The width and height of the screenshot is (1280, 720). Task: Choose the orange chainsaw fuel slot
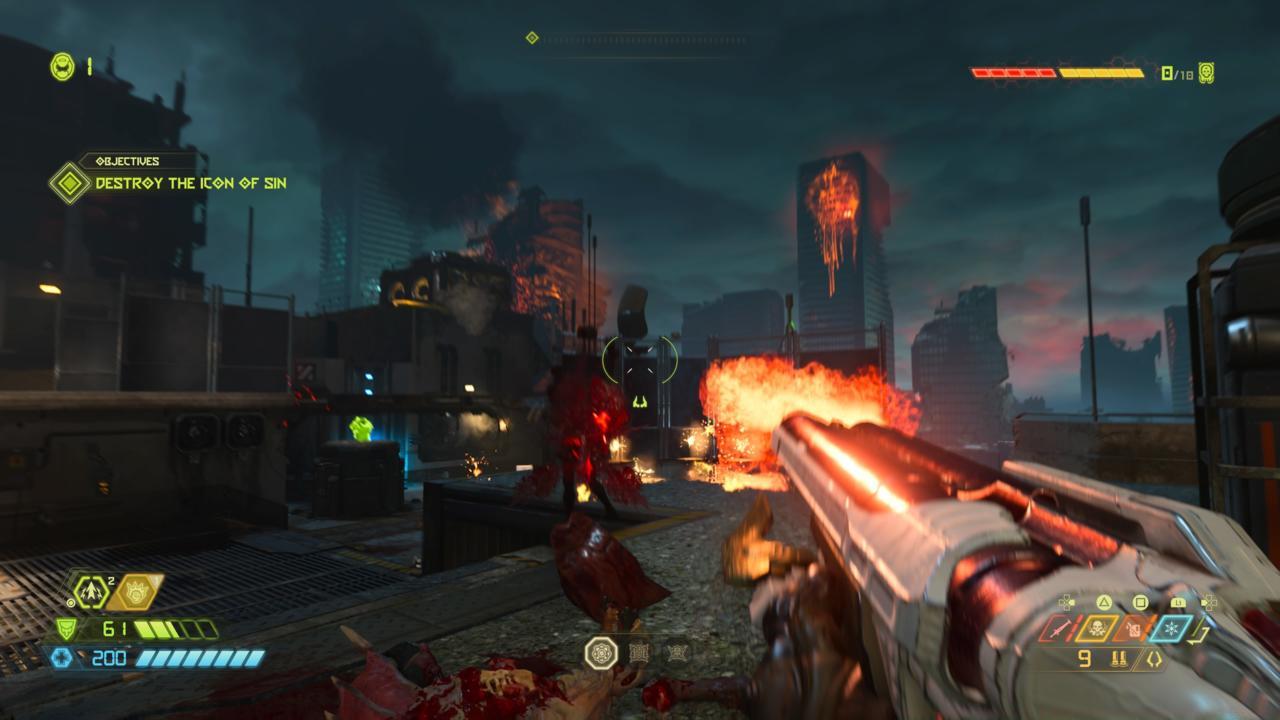(x=1135, y=629)
